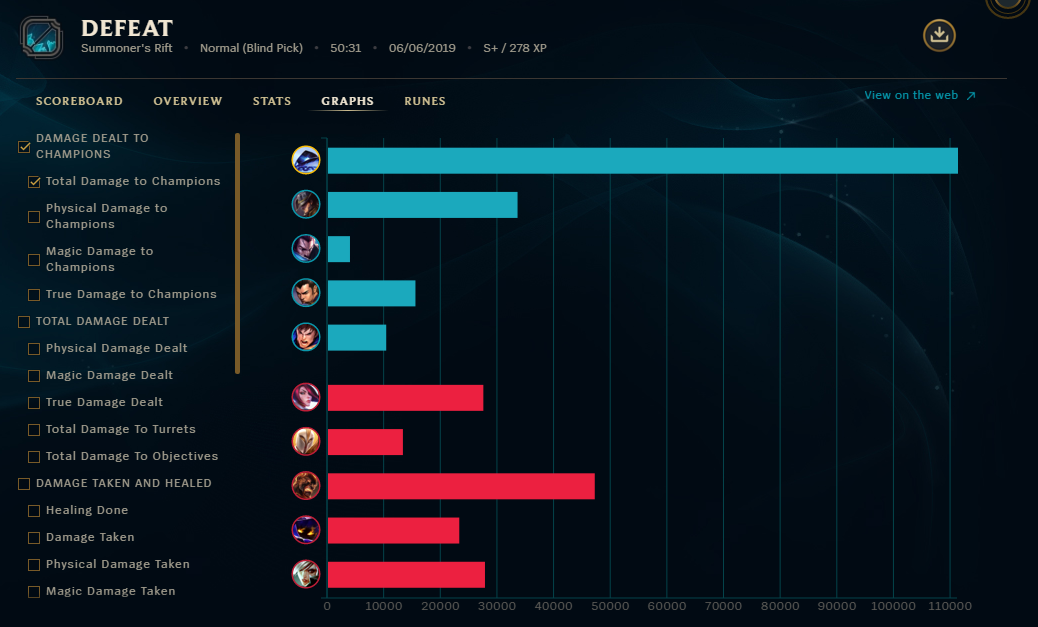The image size is (1038, 627).
Task: Switch to the Scoreboard tab
Action: point(79,101)
